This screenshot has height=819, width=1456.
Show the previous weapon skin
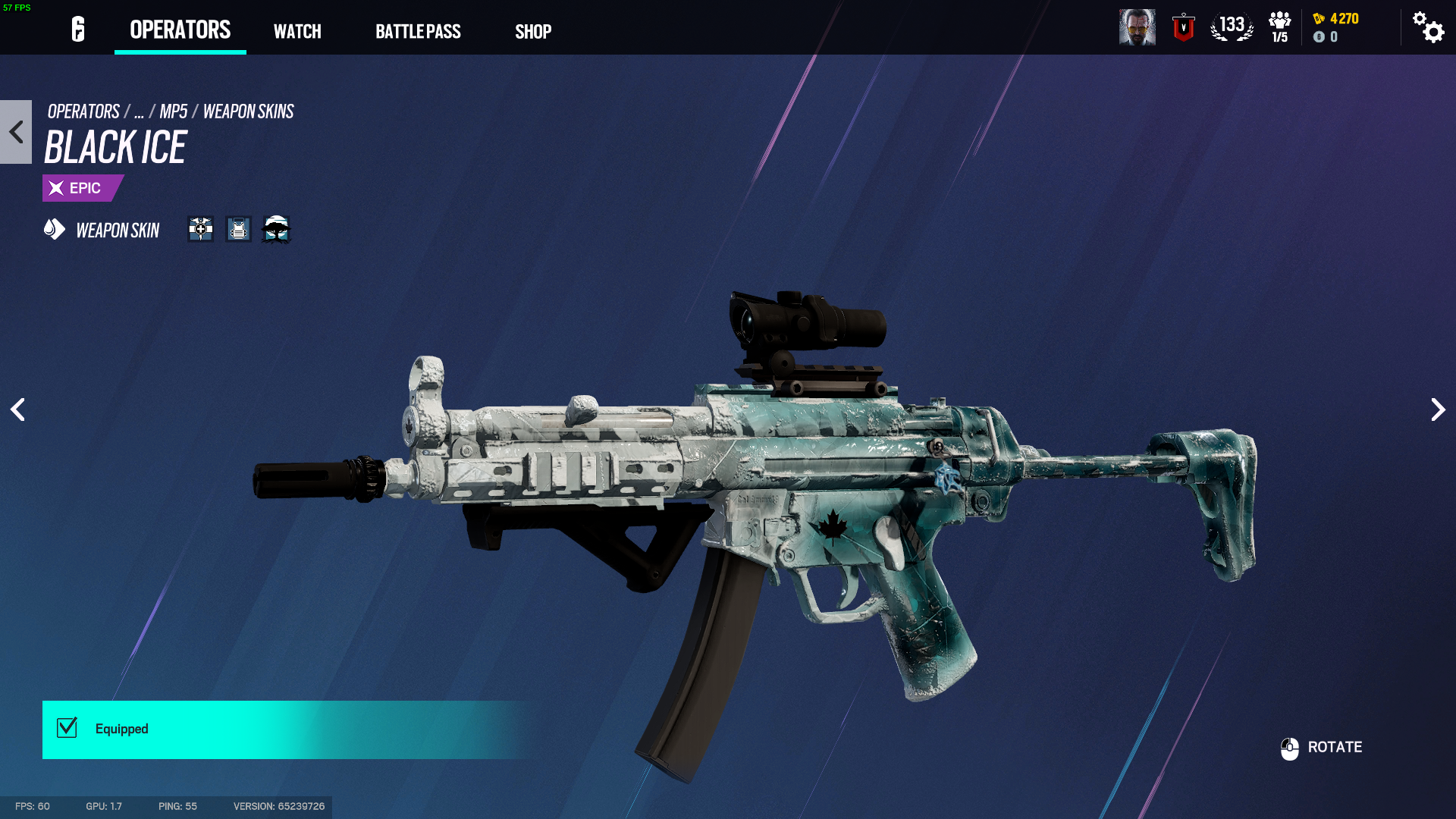(17, 409)
